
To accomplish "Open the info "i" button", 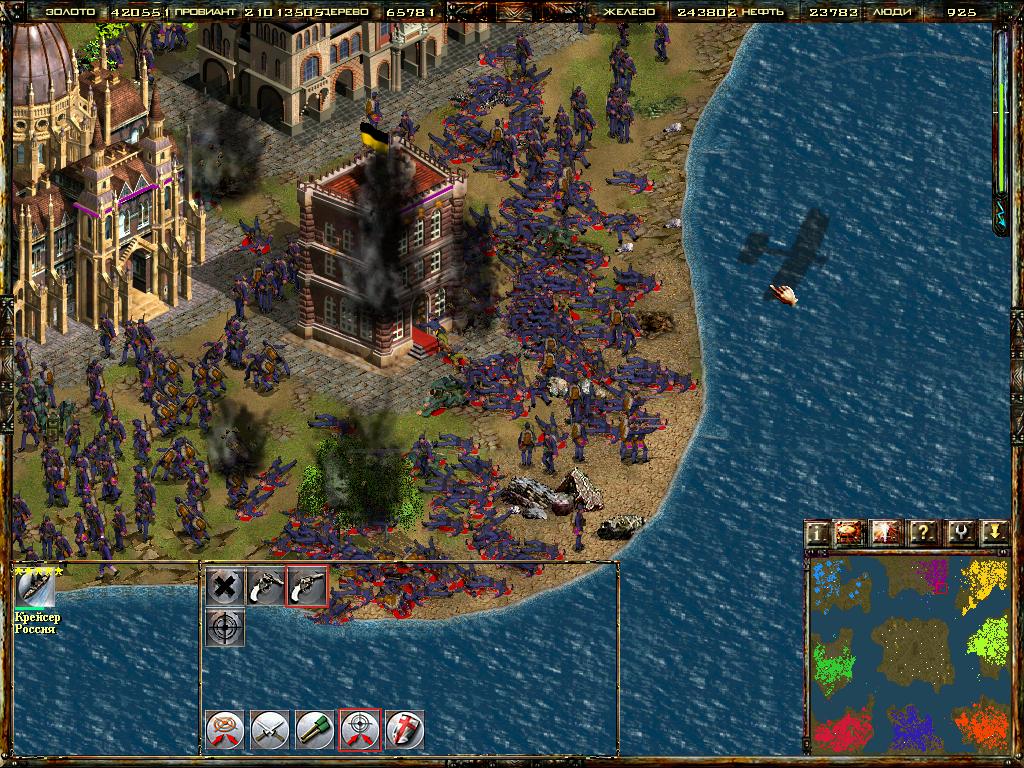I will tap(818, 533).
